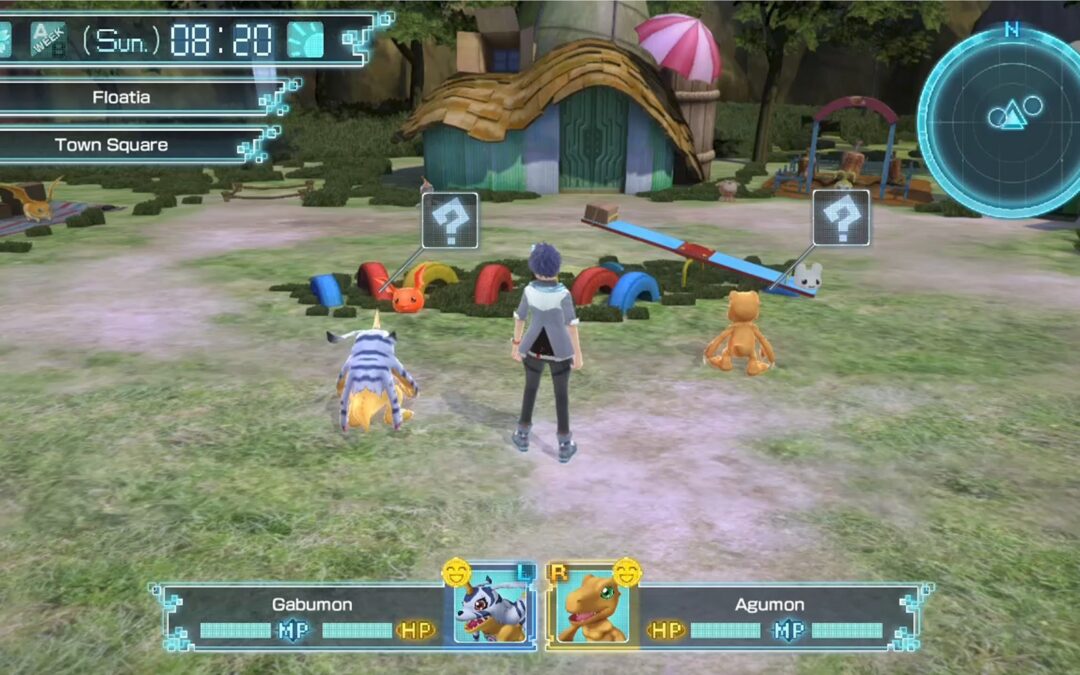This screenshot has height=675, width=1080.
Task: Click the question mark bubble above the orange creature
Action: tap(450, 220)
